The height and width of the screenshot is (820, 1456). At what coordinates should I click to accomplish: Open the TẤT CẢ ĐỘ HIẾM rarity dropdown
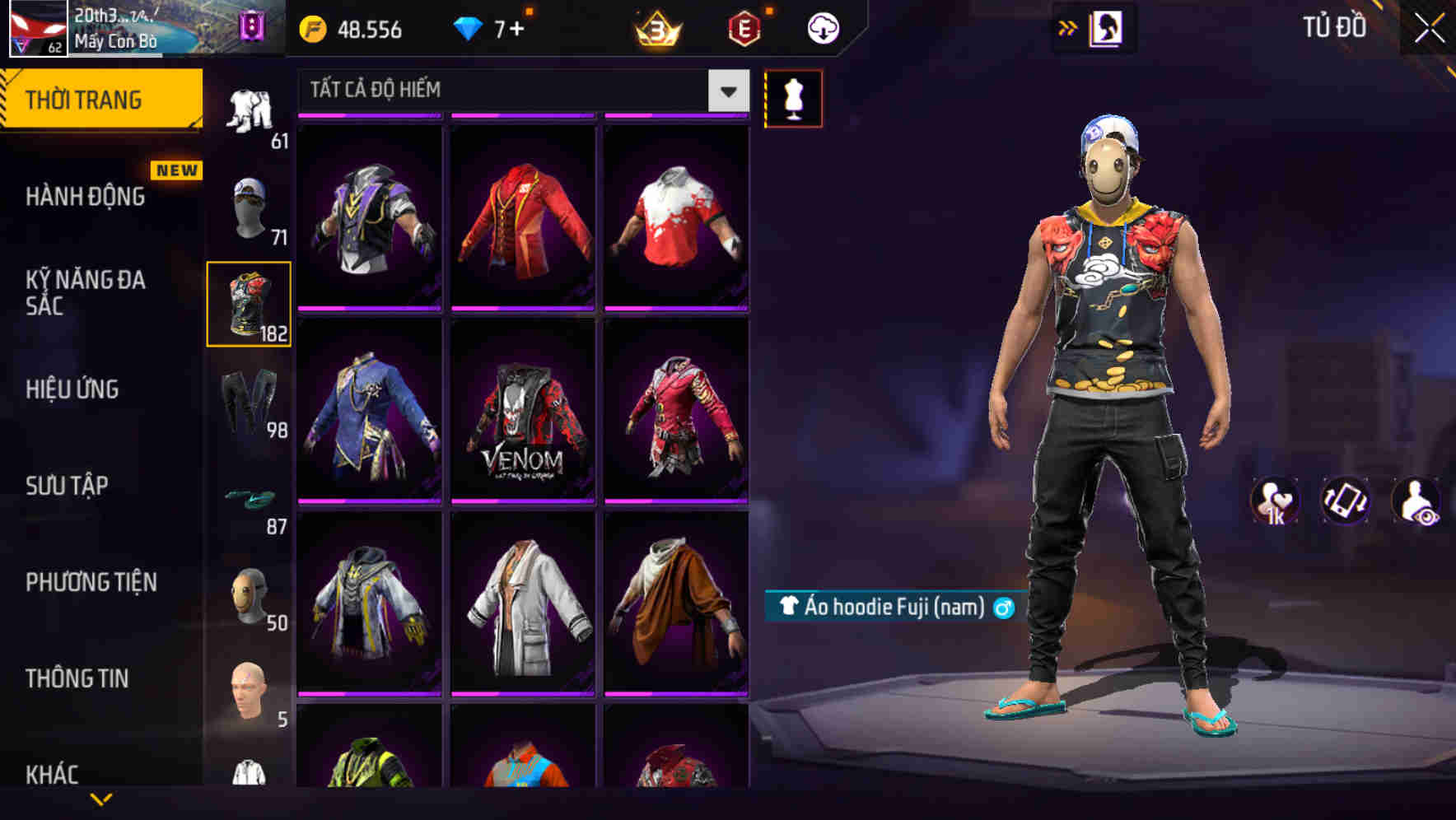click(519, 91)
